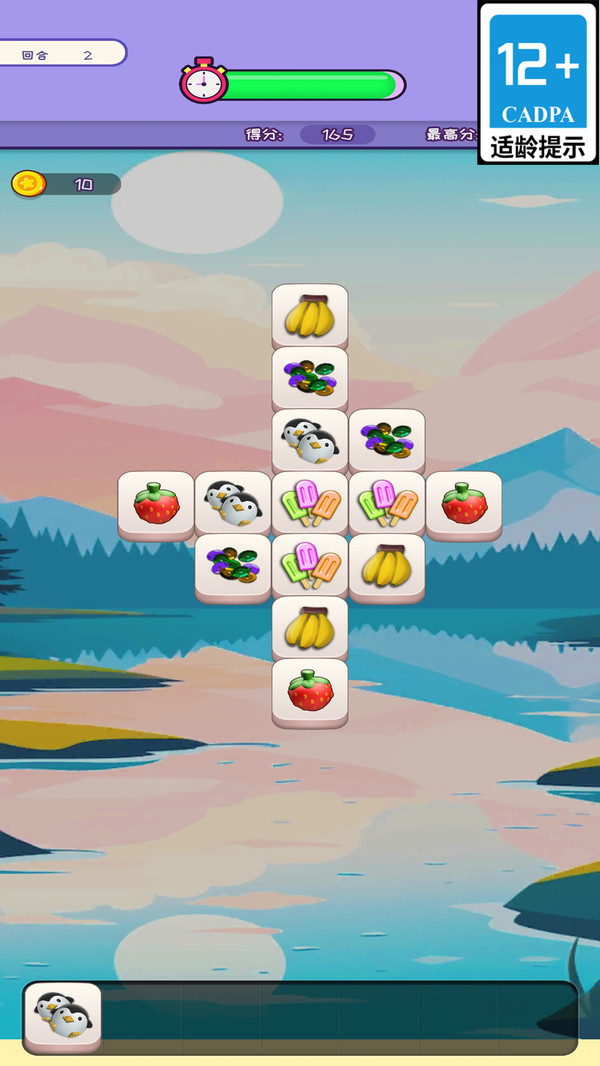Viewport: 600px width, 1066px height.
Task: Choose the banana tile right of the lower popsicle
Action: click(387, 566)
